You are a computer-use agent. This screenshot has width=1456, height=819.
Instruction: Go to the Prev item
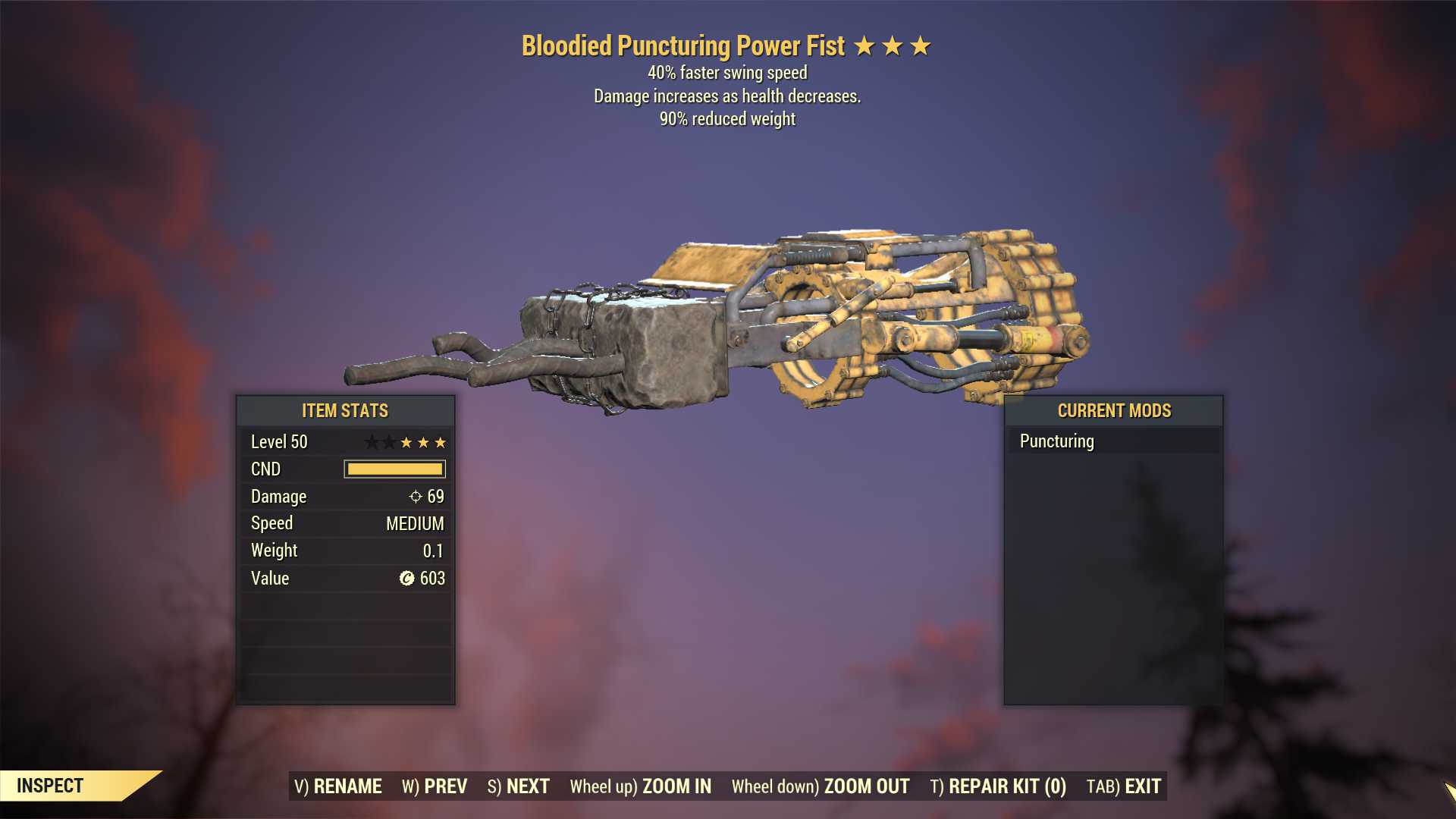coord(435,786)
